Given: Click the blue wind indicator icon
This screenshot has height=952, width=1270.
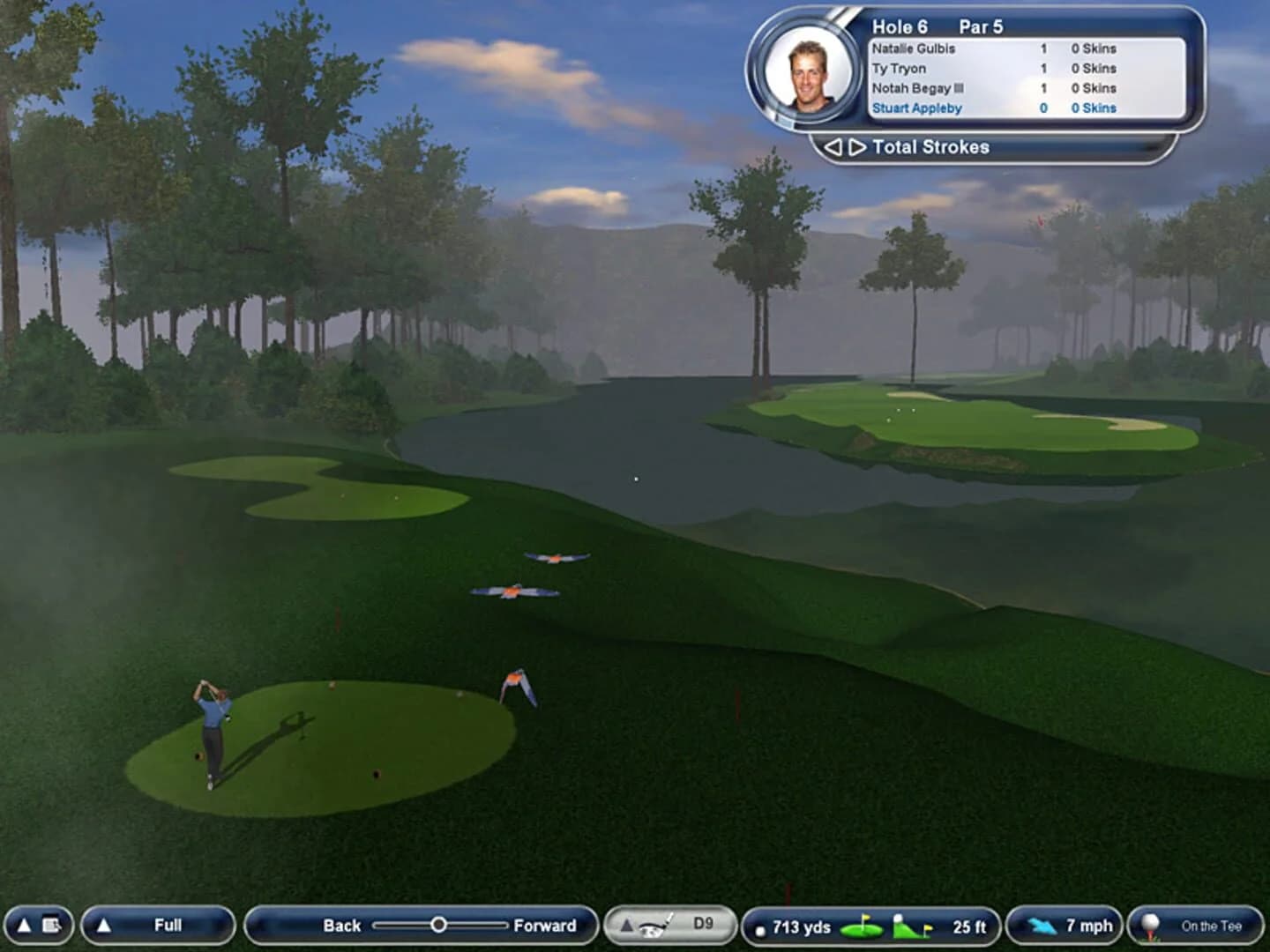Looking at the screenshot, I should (1044, 926).
